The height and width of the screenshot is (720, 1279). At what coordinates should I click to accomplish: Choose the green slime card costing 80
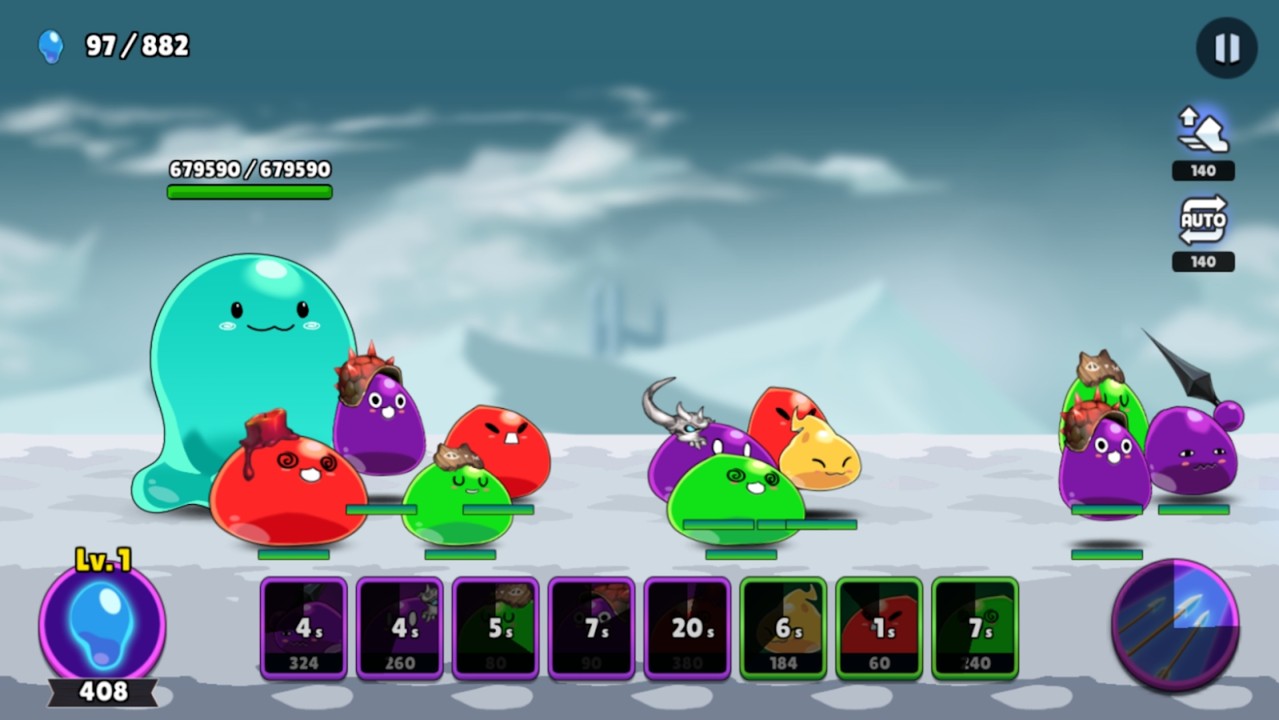pyautogui.click(x=496, y=628)
